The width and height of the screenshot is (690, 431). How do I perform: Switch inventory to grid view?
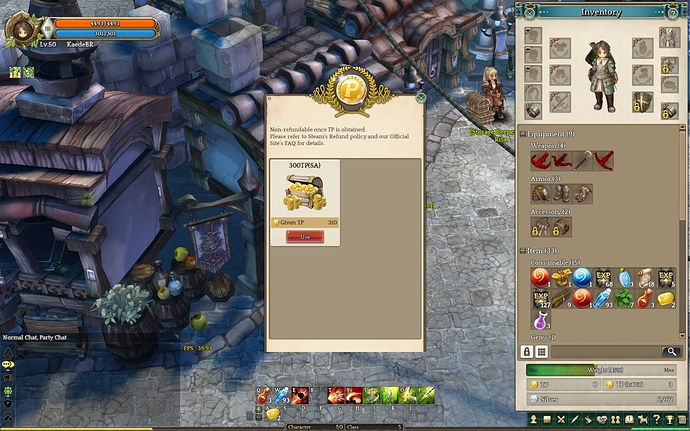[x=542, y=352]
